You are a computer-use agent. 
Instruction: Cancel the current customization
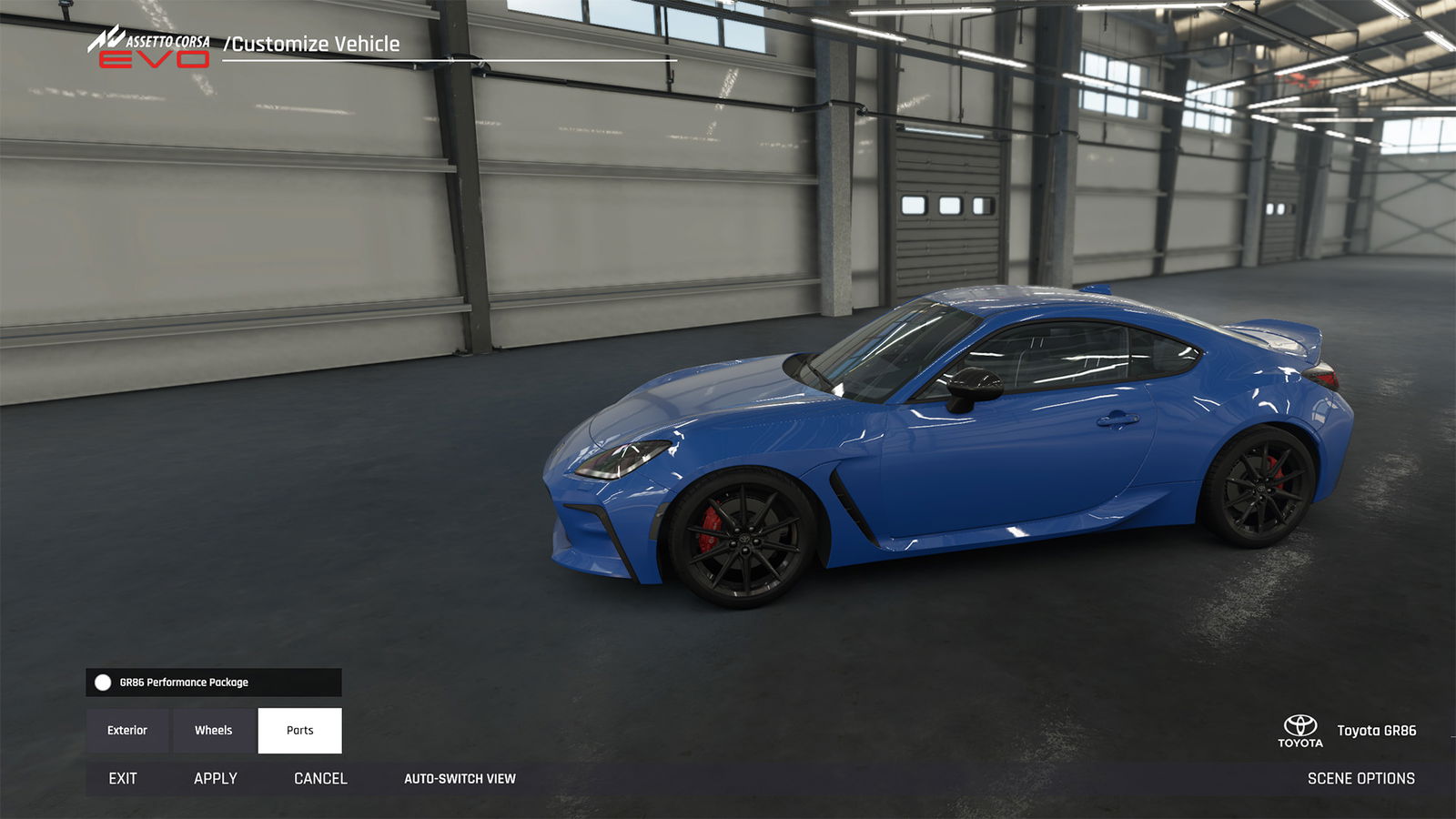click(x=320, y=779)
